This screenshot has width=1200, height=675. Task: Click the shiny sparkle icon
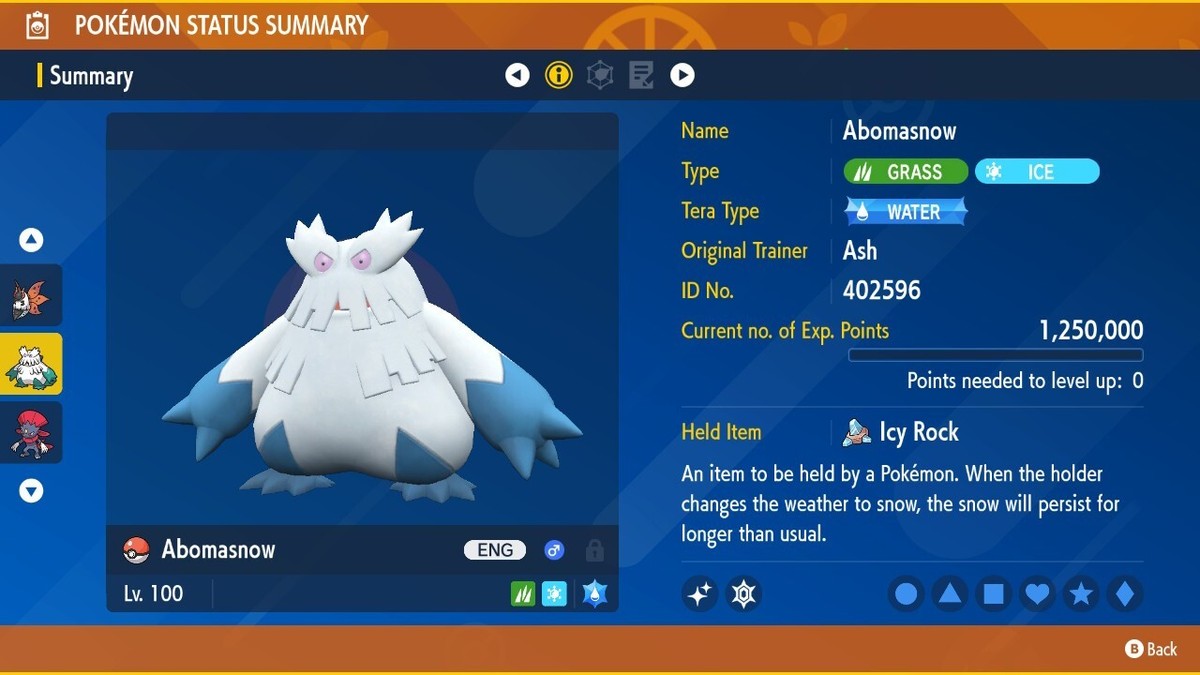click(700, 594)
